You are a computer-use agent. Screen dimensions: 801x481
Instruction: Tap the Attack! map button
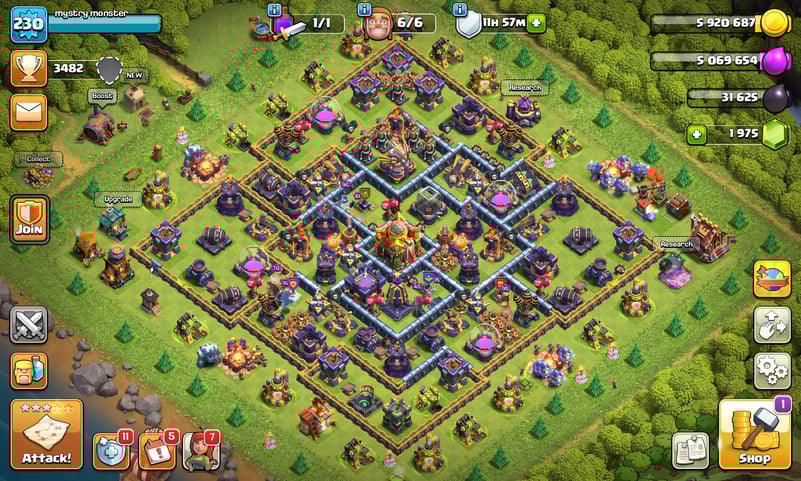coord(46,435)
